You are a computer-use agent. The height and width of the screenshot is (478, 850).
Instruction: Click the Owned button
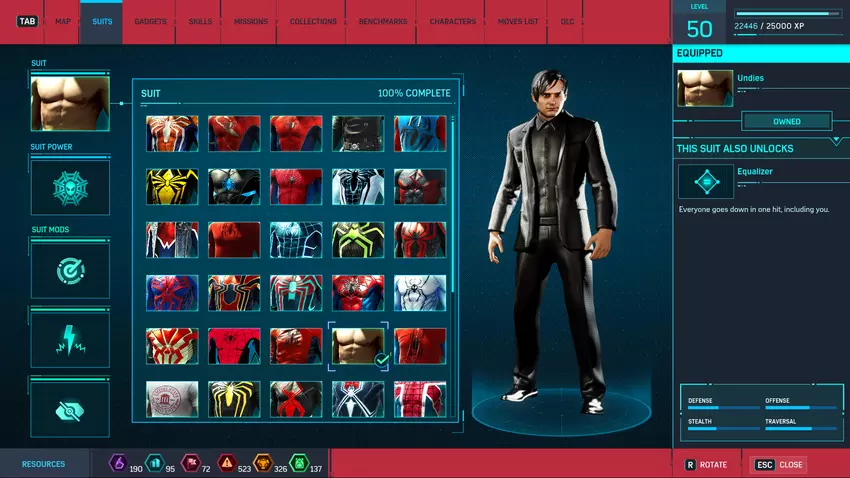(786, 121)
